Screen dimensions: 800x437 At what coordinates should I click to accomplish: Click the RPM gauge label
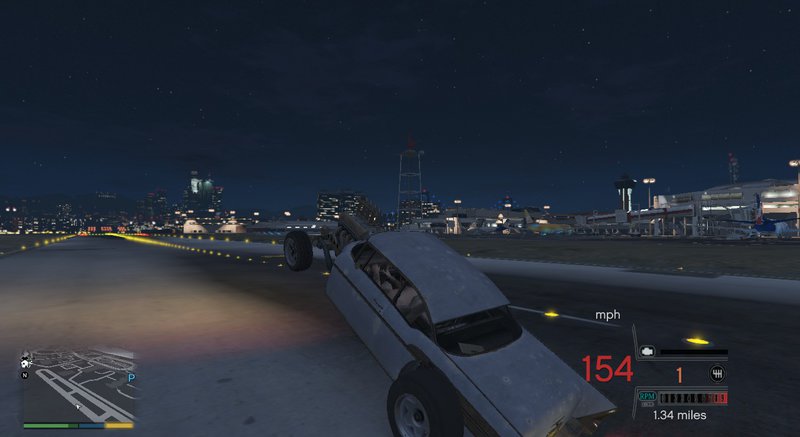[x=647, y=397]
